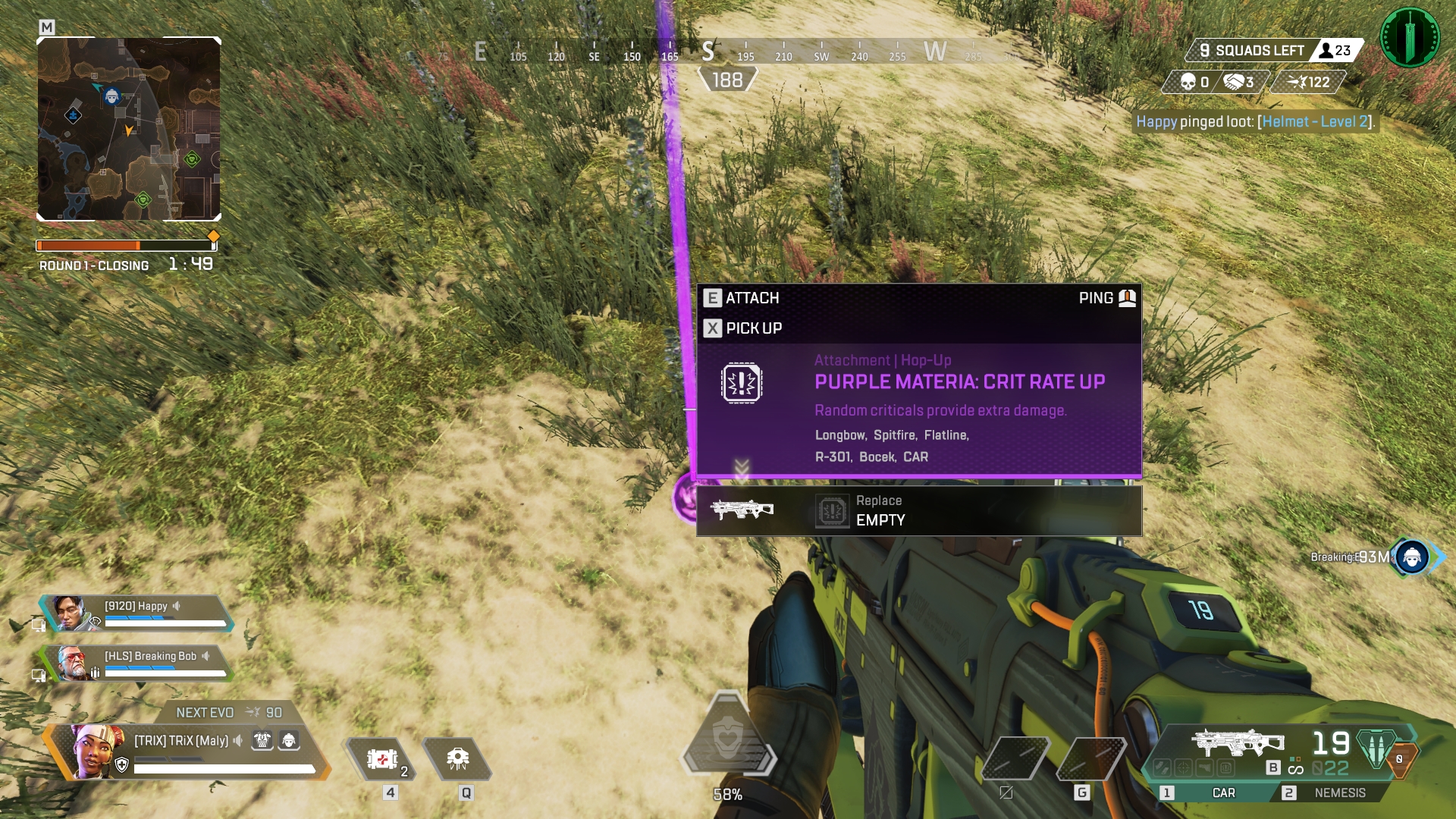Activate the tactical ability icon
Viewport: 1456px width, 819px height.
coord(457,759)
